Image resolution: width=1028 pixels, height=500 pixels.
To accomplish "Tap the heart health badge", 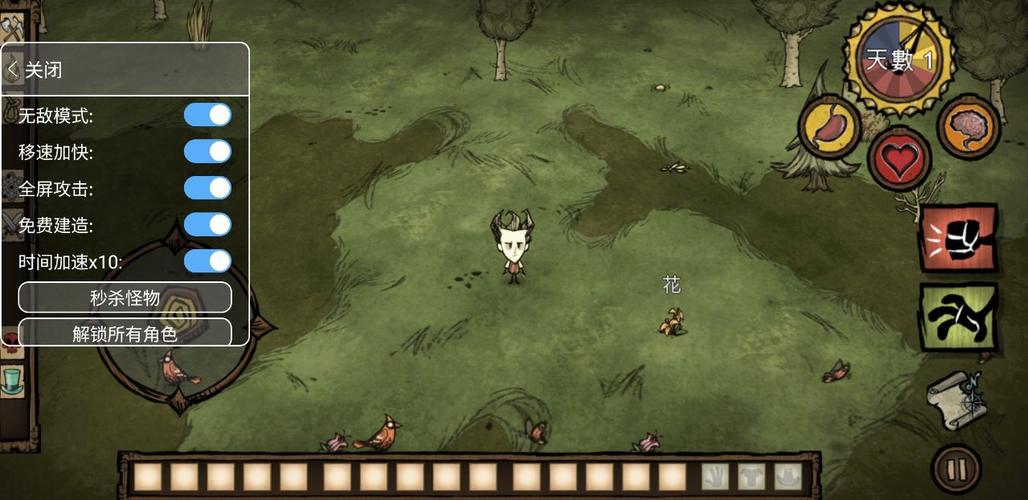I will [899, 159].
